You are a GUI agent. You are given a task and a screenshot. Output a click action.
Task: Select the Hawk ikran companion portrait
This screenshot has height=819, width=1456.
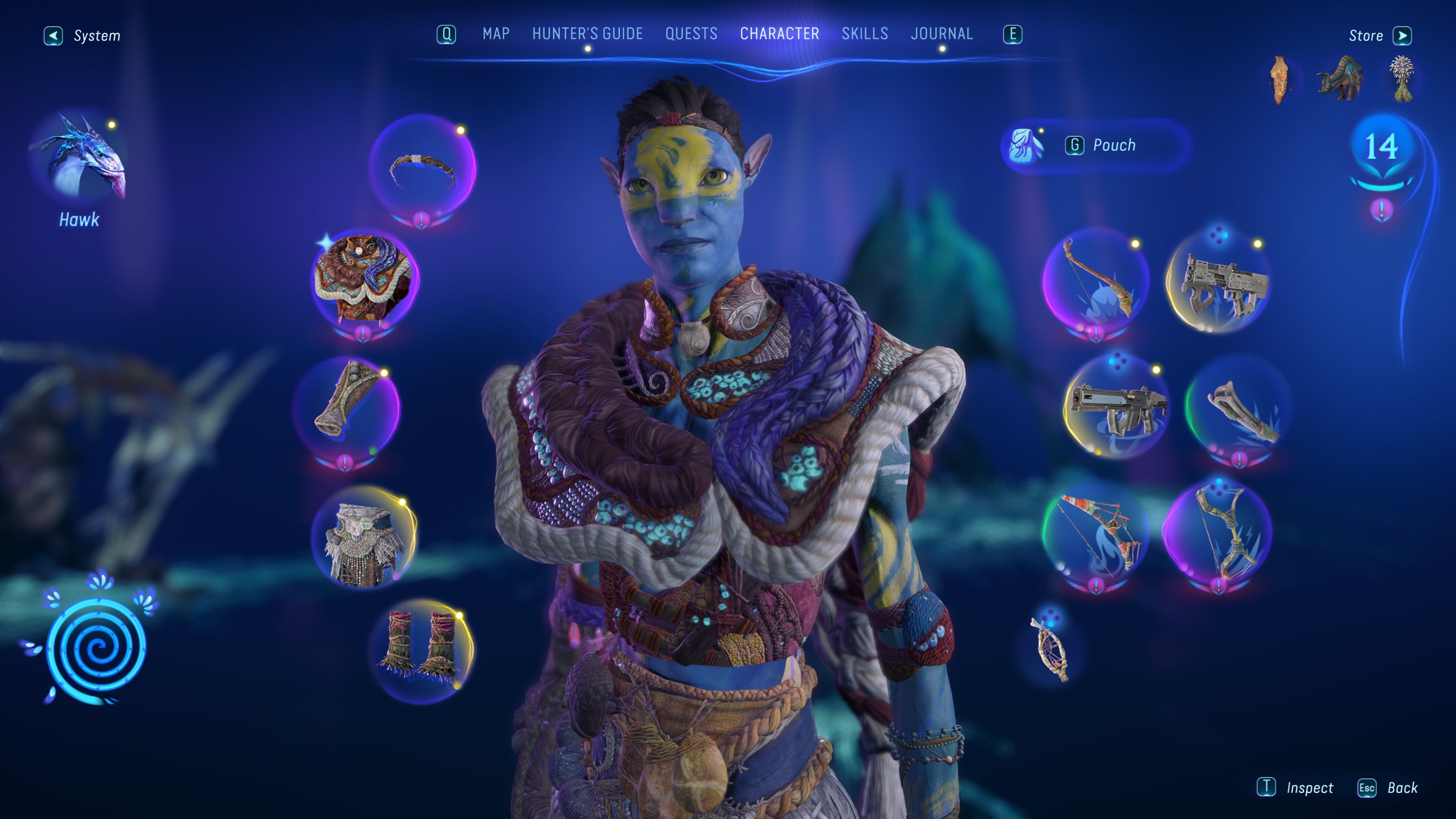coord(79,158)
